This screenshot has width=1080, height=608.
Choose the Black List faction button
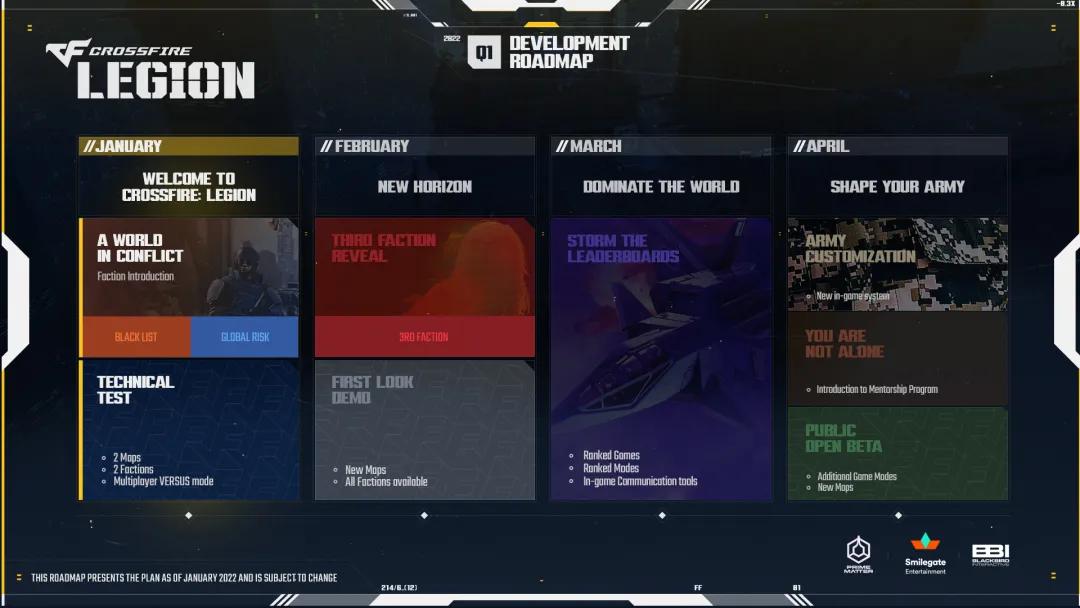point(136,337)
